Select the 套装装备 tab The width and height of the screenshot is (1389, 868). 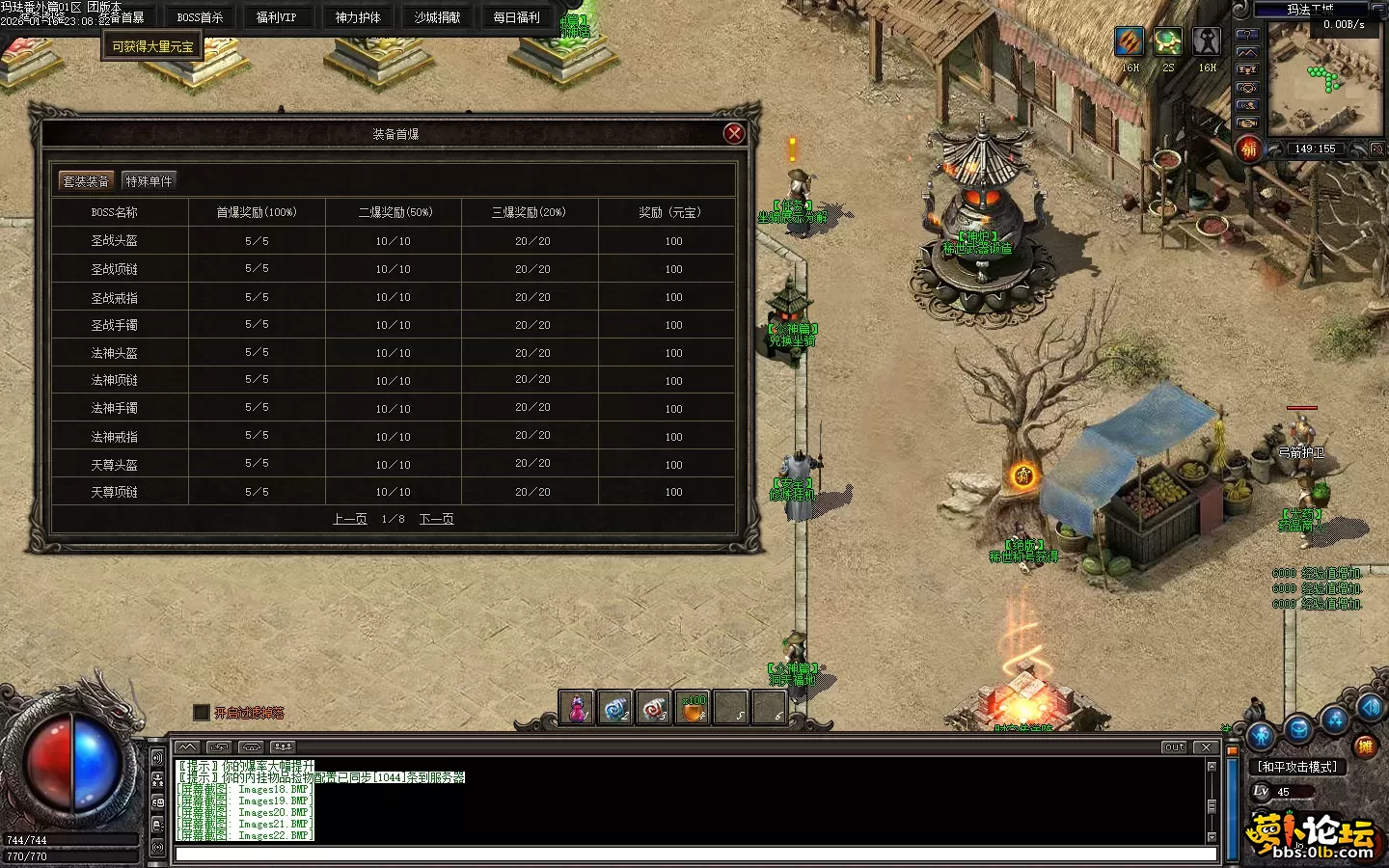coord(86,181)
